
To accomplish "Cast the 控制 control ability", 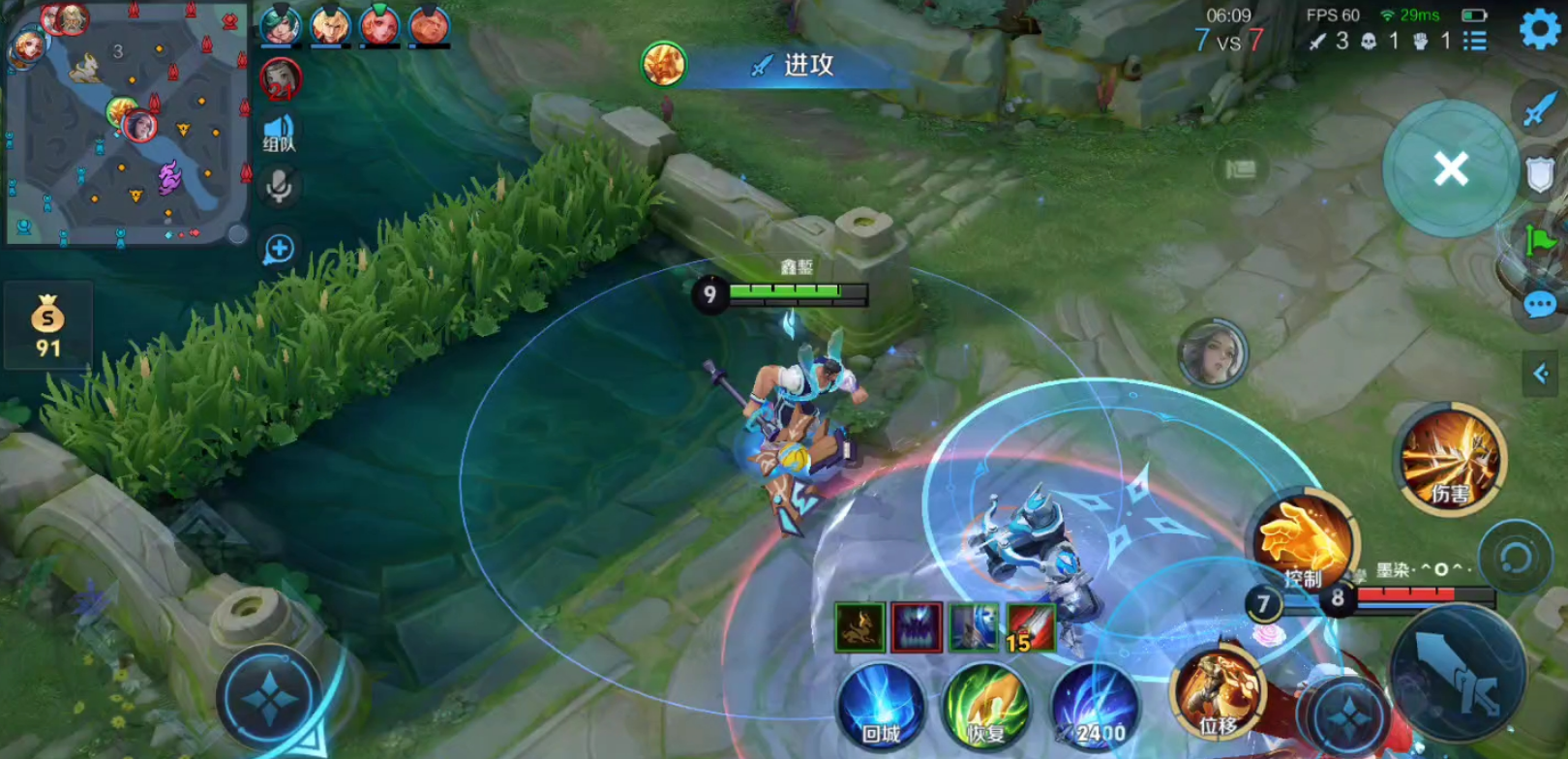I will click(x=1304, y=542).
